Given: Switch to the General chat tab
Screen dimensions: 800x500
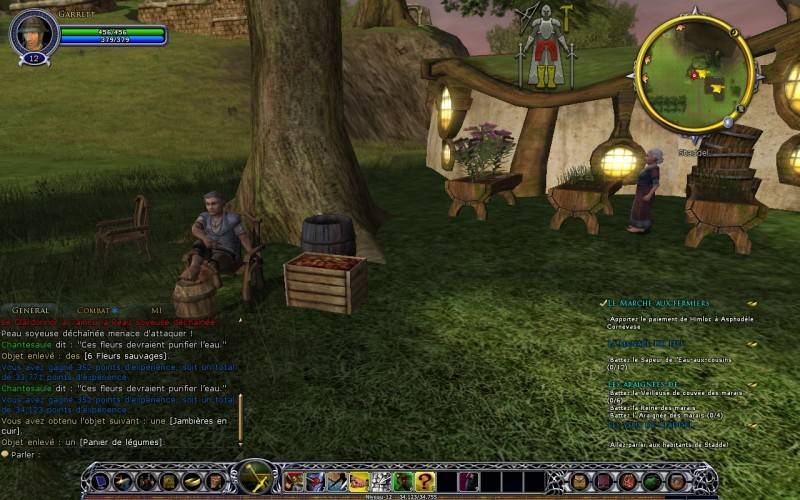Looking at the screenshot, I should click(x=31, y=311).
